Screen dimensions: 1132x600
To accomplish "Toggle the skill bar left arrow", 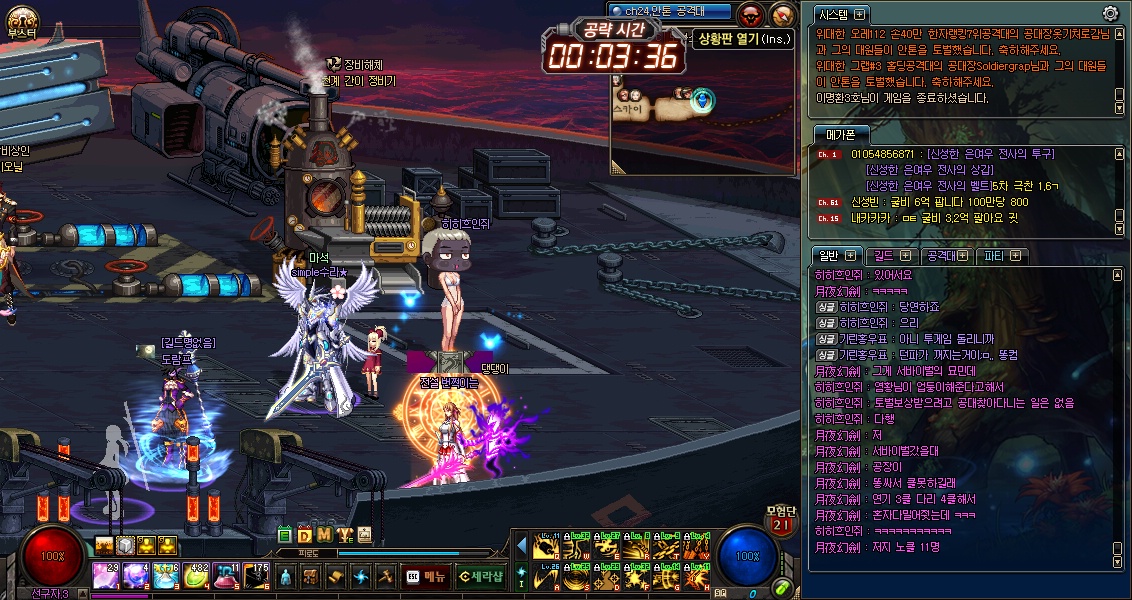I will pos(521,545).
